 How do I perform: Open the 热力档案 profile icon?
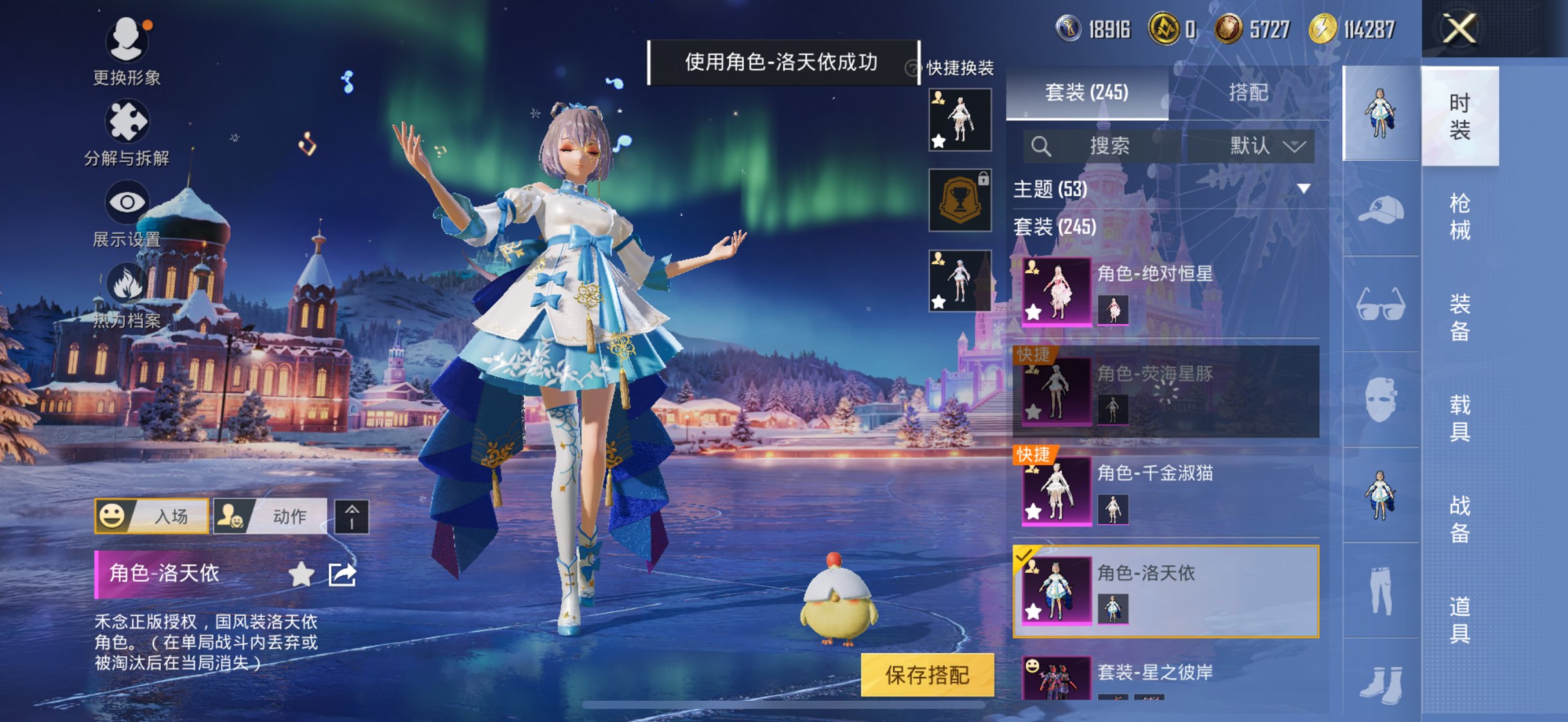[127, 283]
